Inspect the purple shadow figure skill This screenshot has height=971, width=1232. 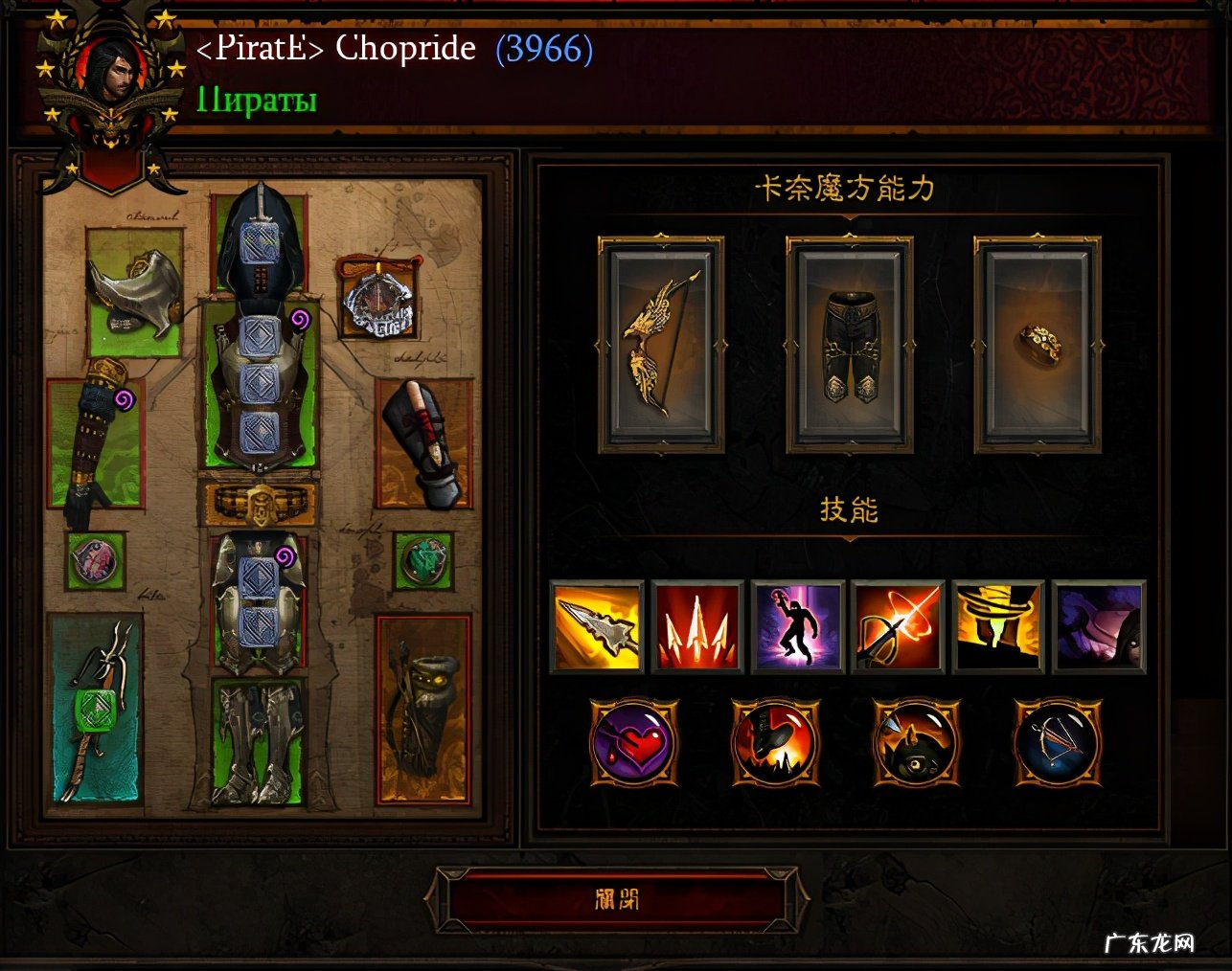click(797, 626)
